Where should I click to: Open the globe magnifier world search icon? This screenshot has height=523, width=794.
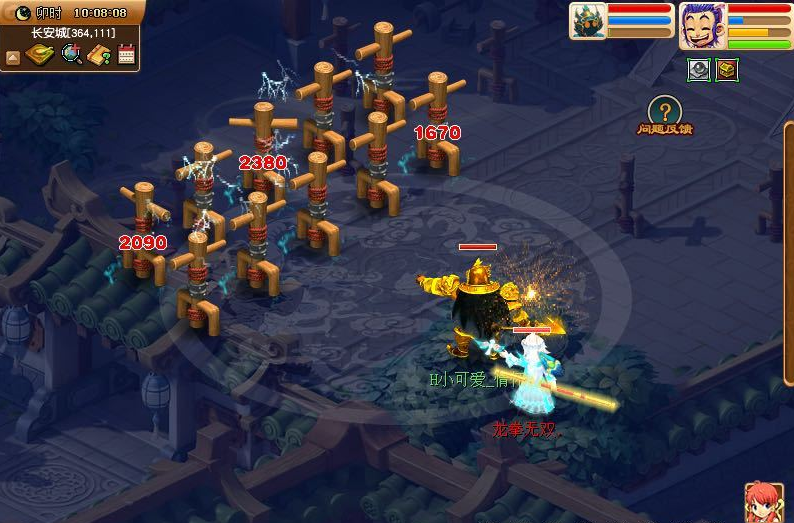(x=71, y=54)
